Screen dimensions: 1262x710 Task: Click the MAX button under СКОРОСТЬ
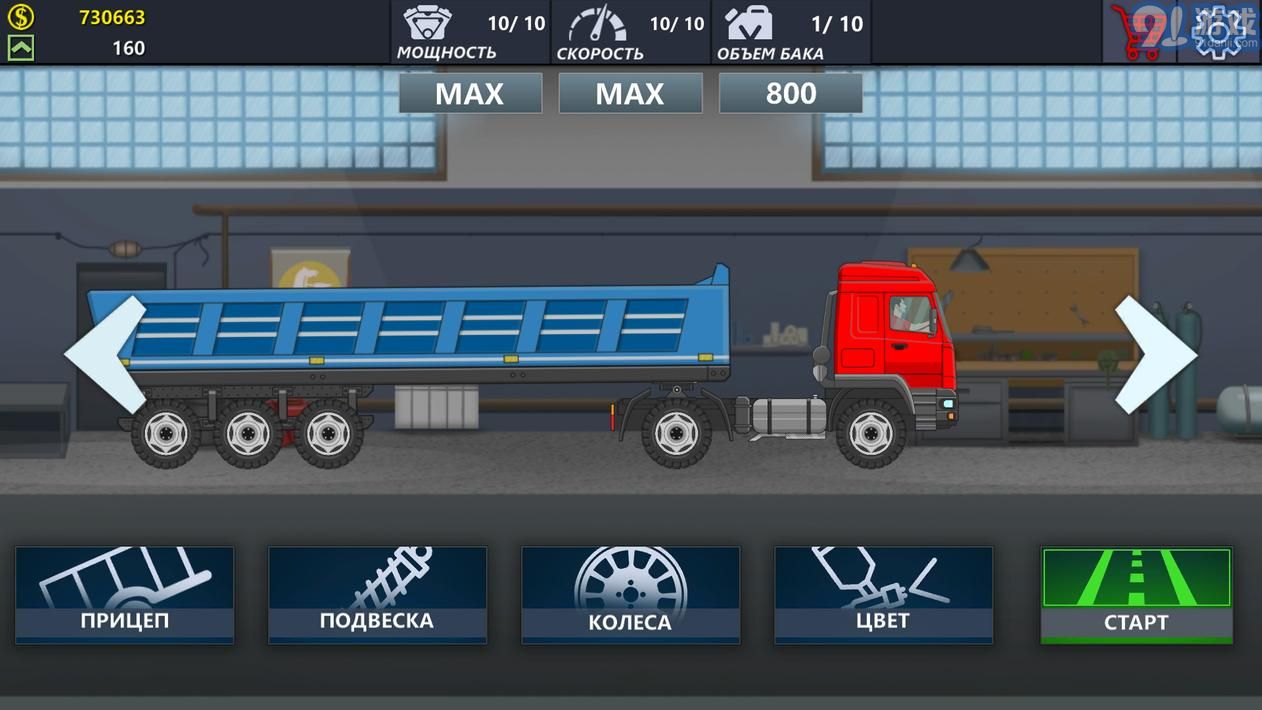click(630, 93)
